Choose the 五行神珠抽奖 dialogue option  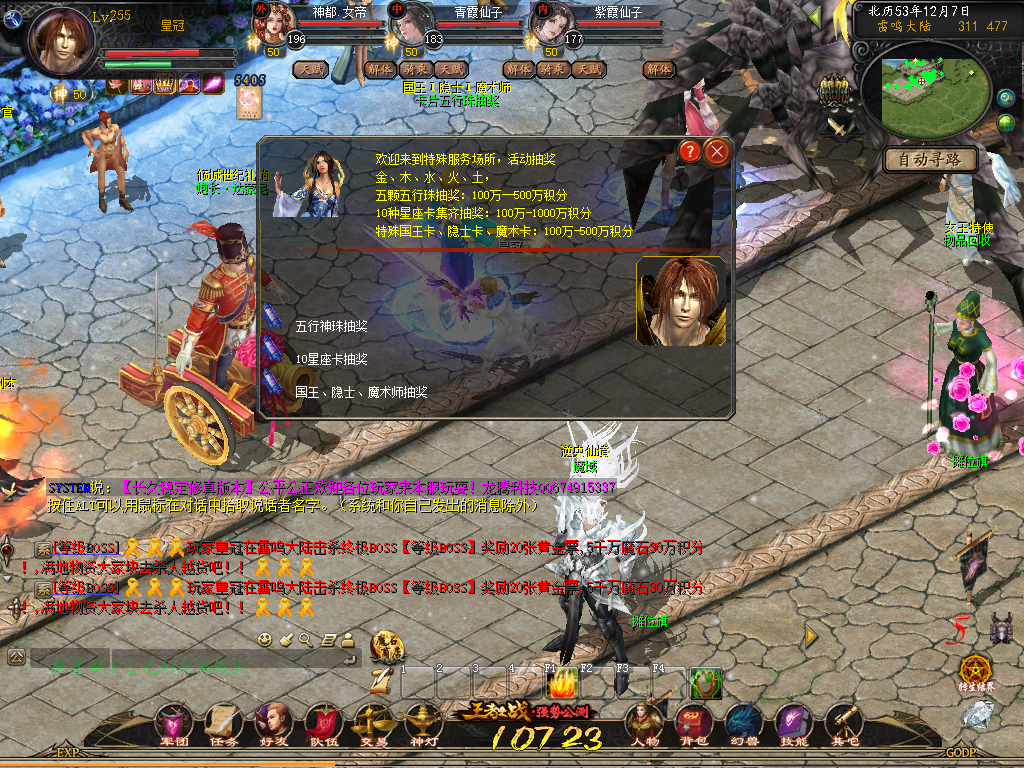(331, 326)
